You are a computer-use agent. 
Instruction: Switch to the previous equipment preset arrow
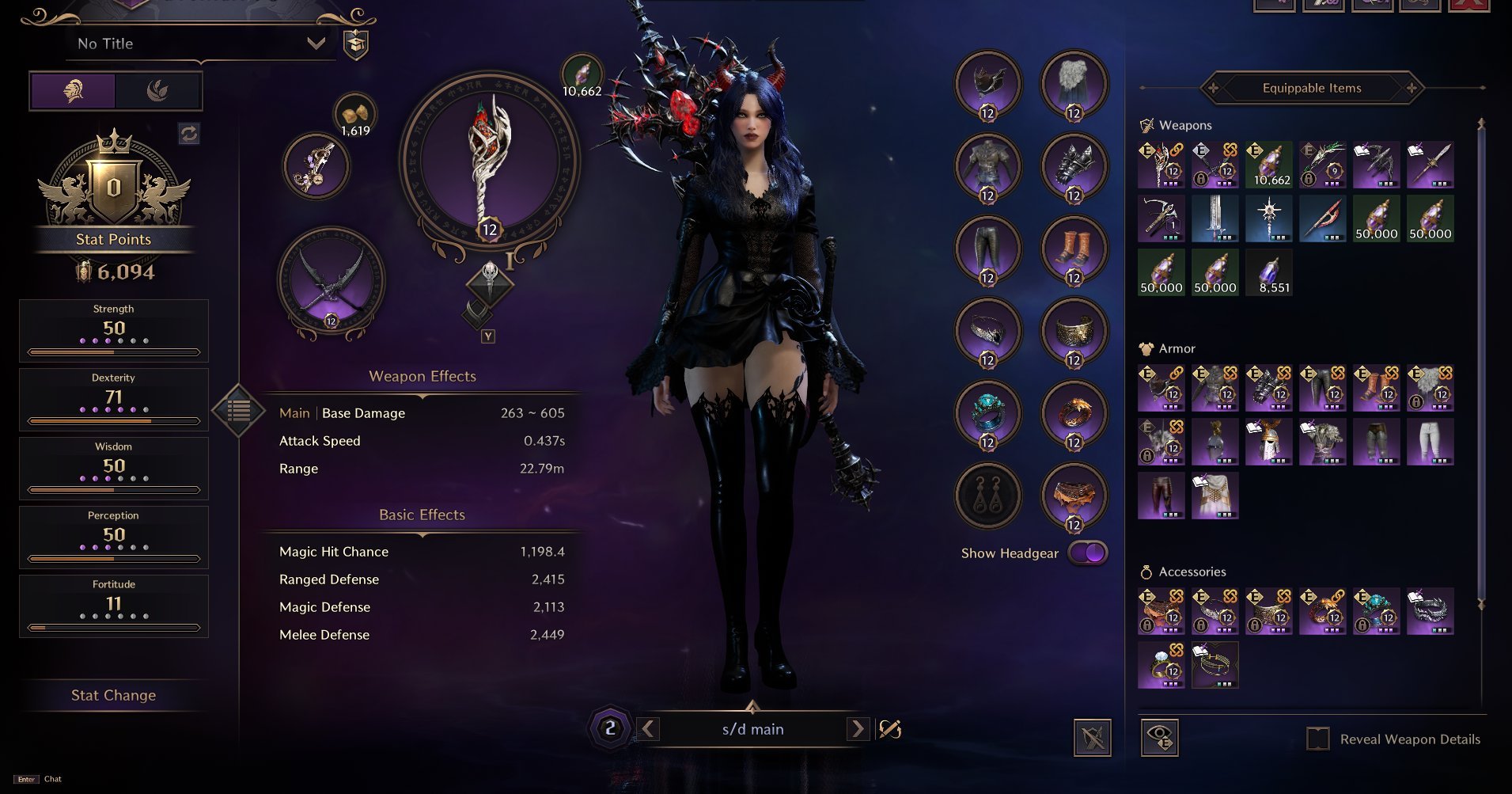coord(648,728)
